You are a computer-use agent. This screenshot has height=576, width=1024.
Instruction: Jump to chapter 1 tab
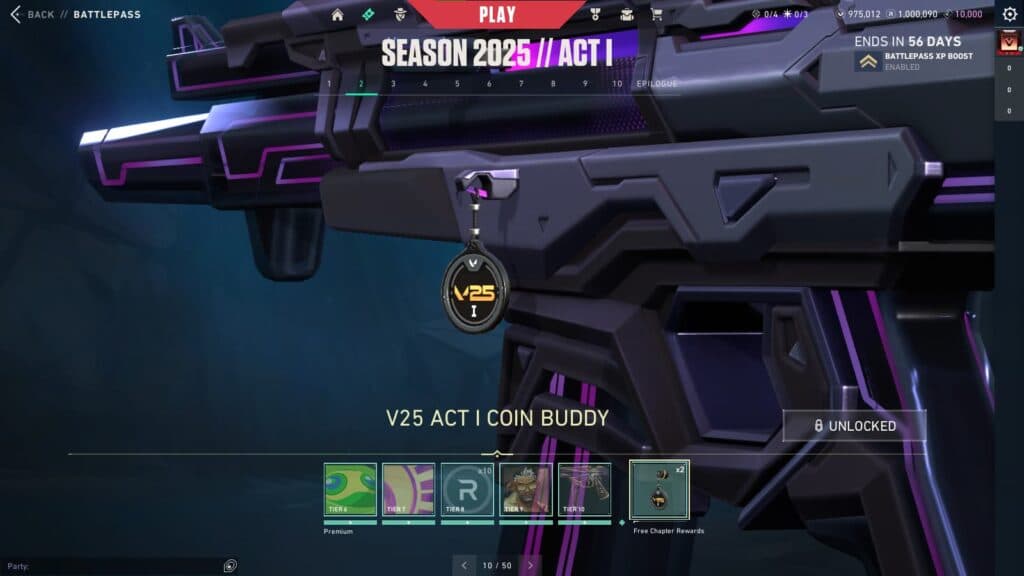329,84
